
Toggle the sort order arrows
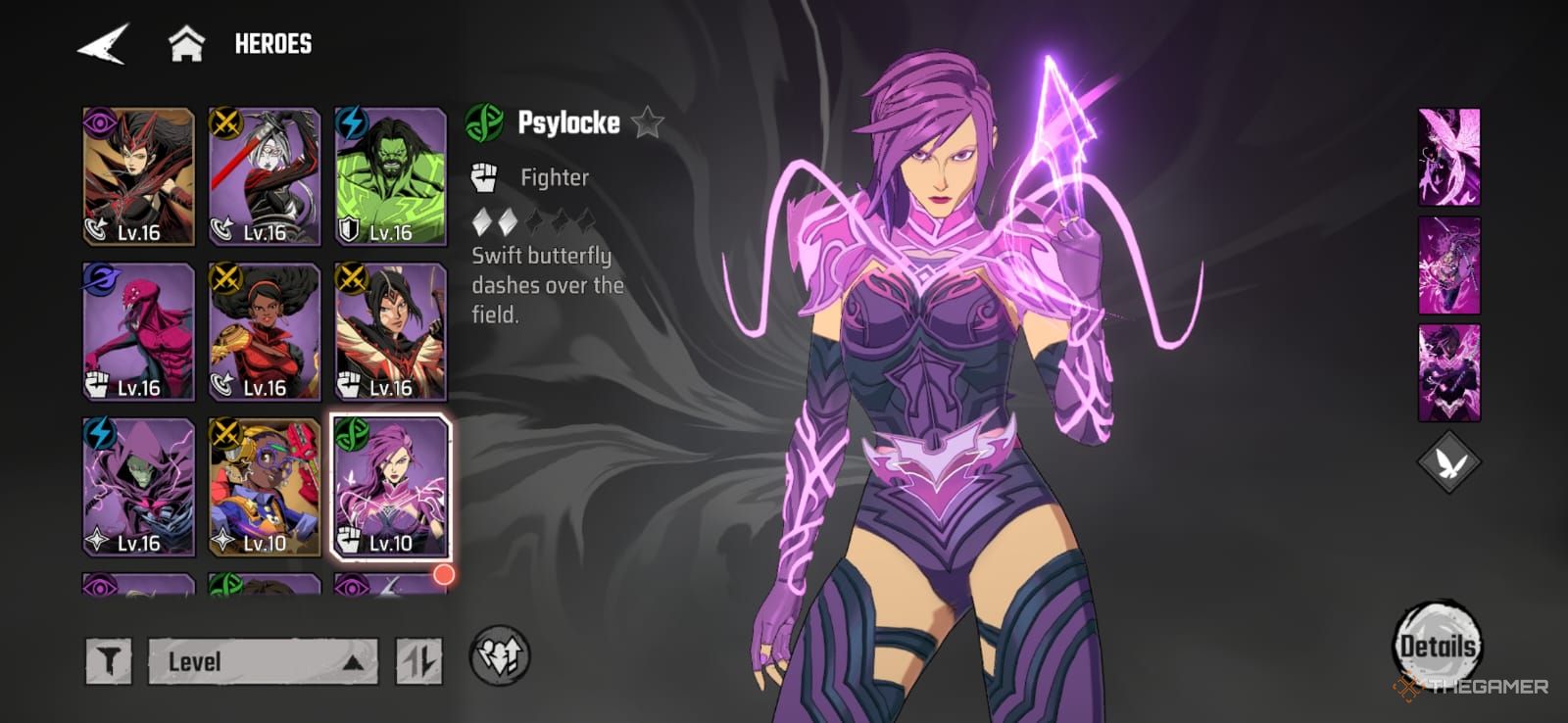(418, 661)
